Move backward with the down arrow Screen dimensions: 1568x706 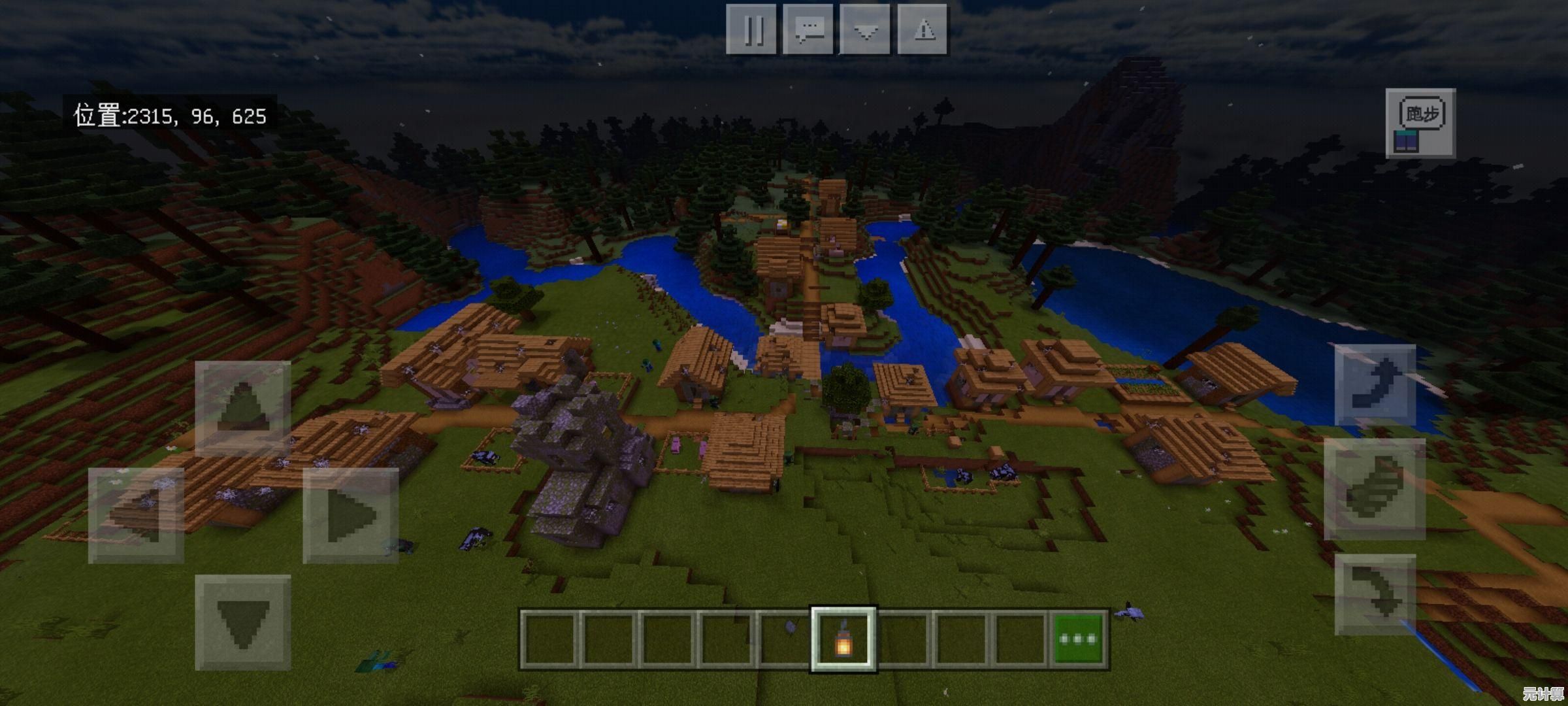[x=242, y=622]
